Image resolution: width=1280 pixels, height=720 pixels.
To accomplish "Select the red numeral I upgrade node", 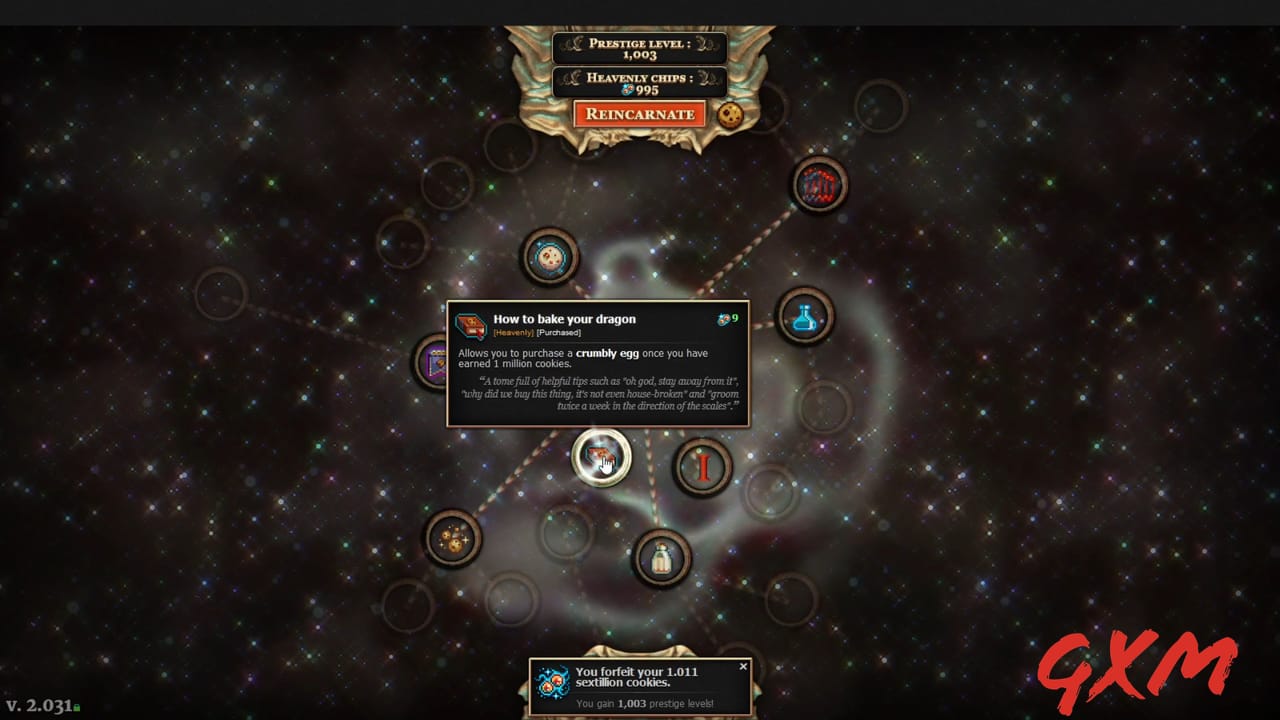I will [x=703, y=466].
